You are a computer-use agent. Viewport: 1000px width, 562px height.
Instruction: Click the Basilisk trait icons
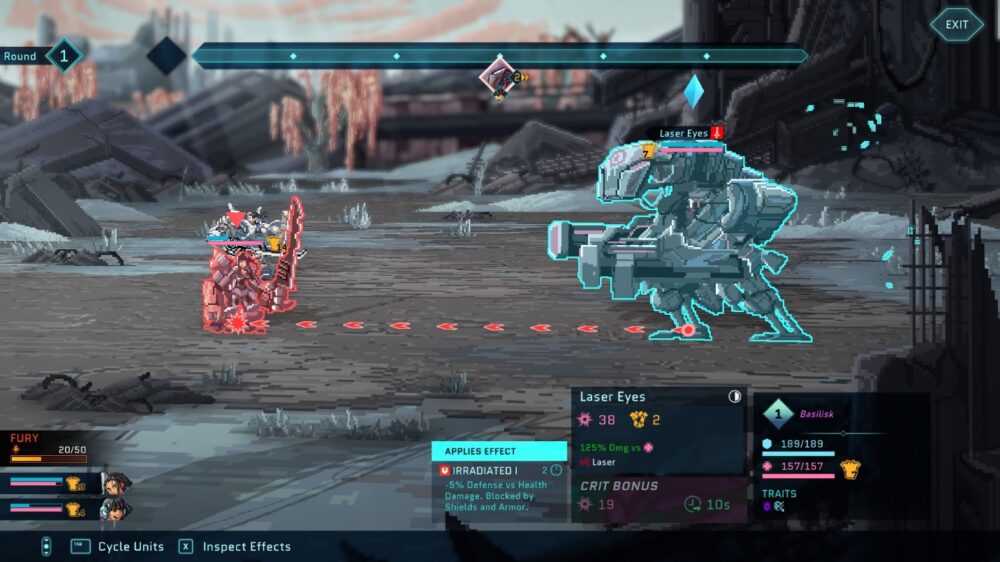click(774, 507)
